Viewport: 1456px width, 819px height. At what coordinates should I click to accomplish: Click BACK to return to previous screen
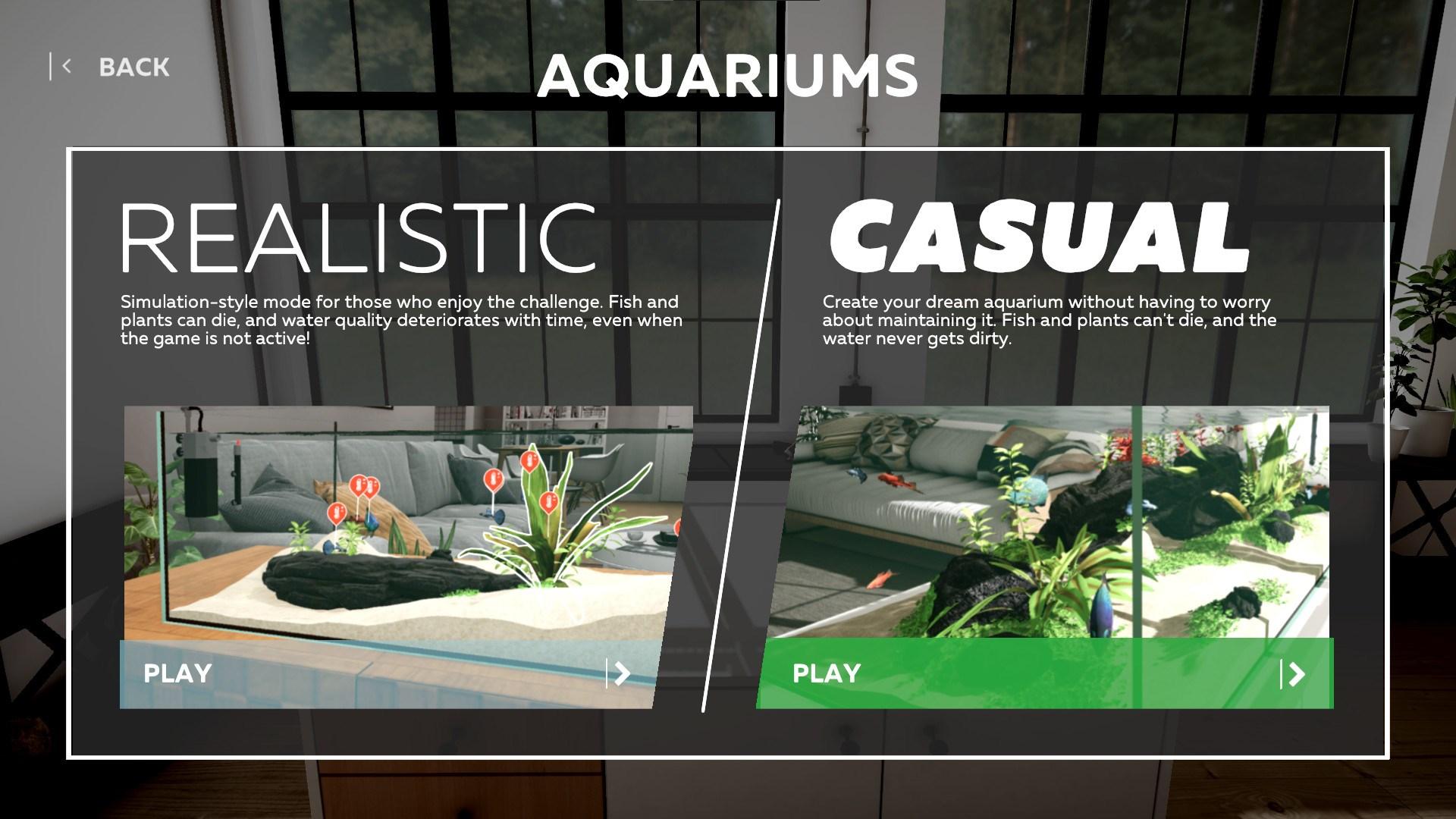[133, 67]
